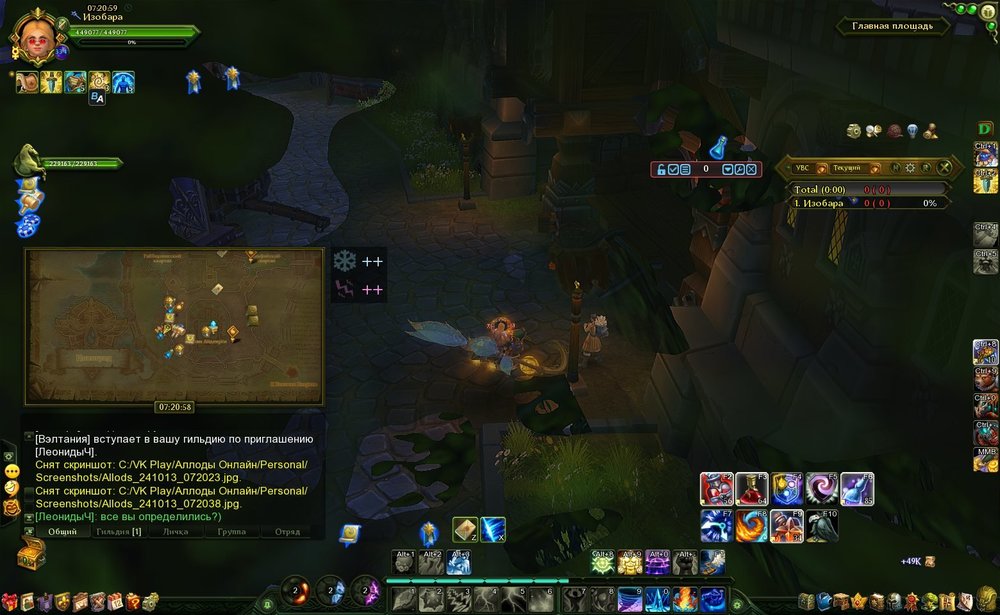Switch to the Общий chat tab

[x=63, y=531]
